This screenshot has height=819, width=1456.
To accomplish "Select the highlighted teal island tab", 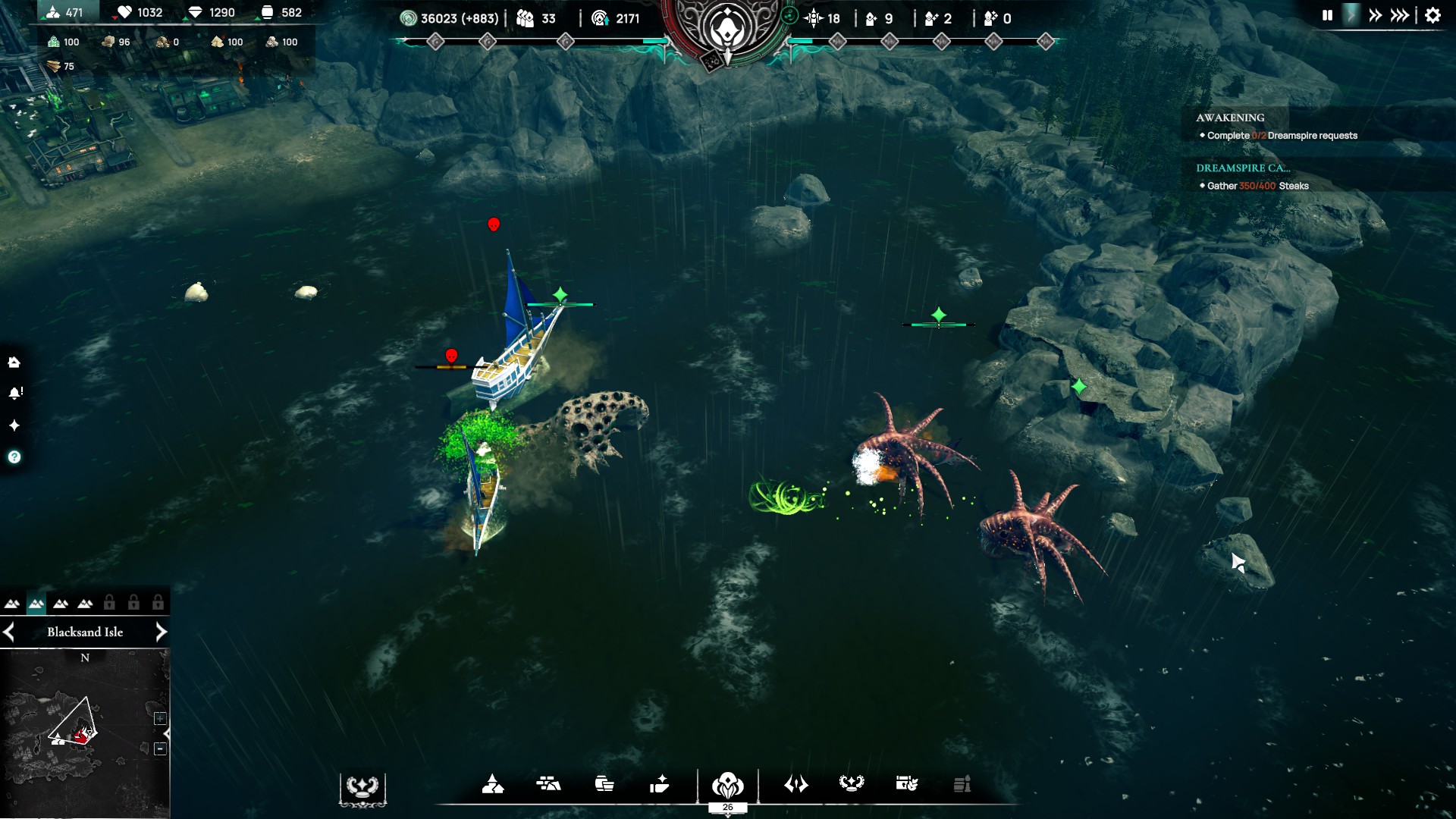I will [36, 604].
